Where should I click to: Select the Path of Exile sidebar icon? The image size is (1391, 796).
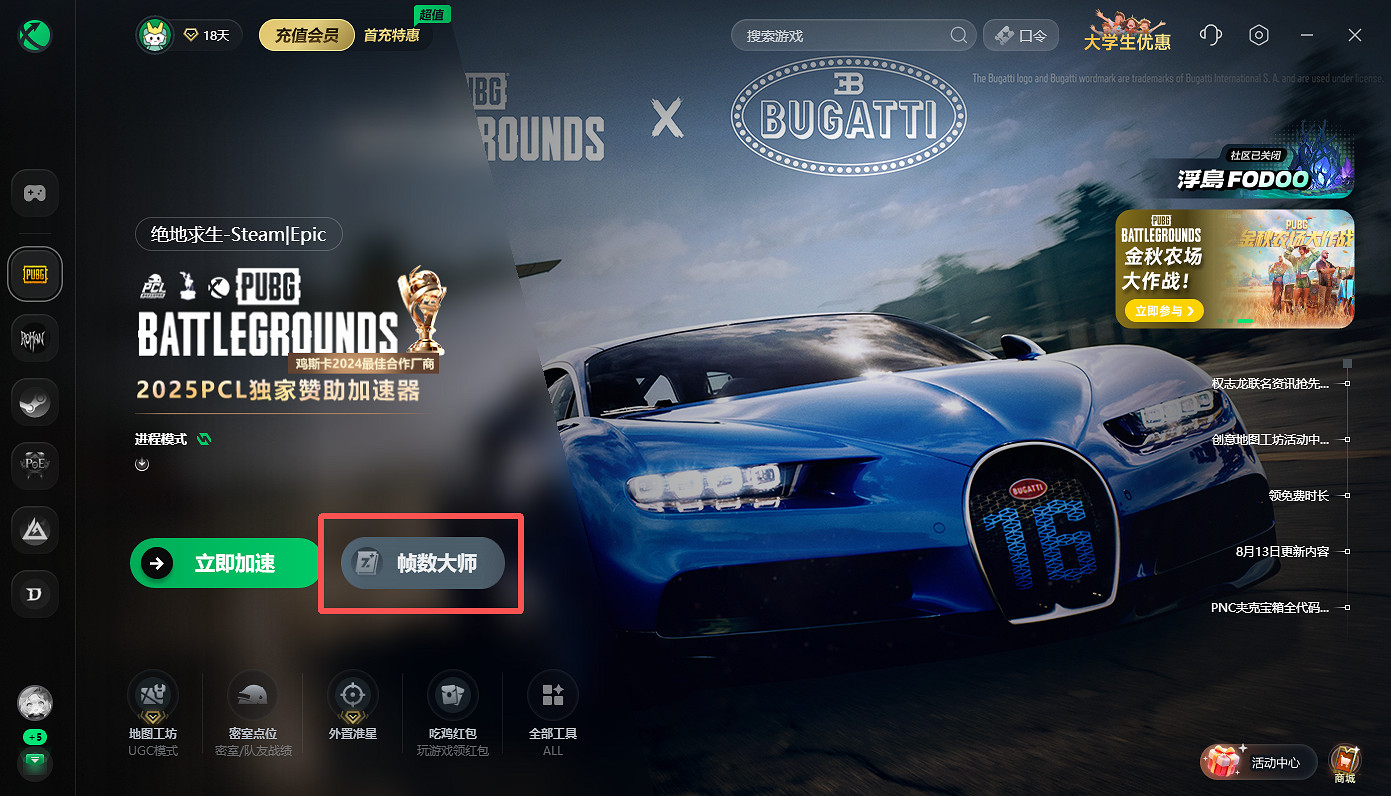coord(35,466)
